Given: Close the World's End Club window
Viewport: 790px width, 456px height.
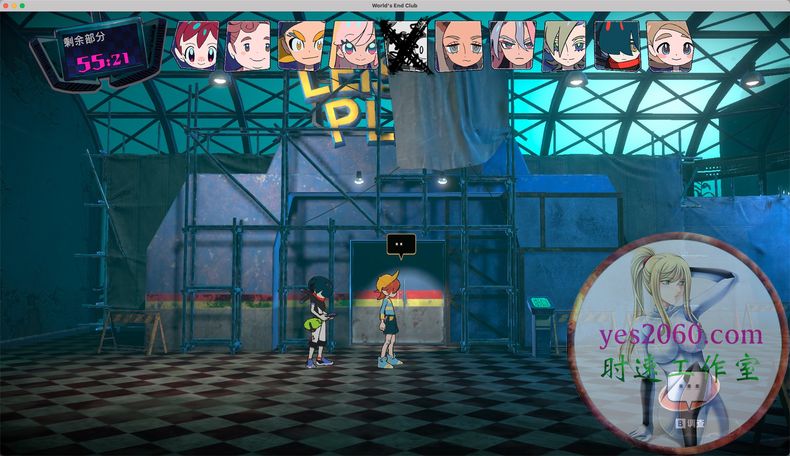Looking at the screenshot, I should pos(6,6).
